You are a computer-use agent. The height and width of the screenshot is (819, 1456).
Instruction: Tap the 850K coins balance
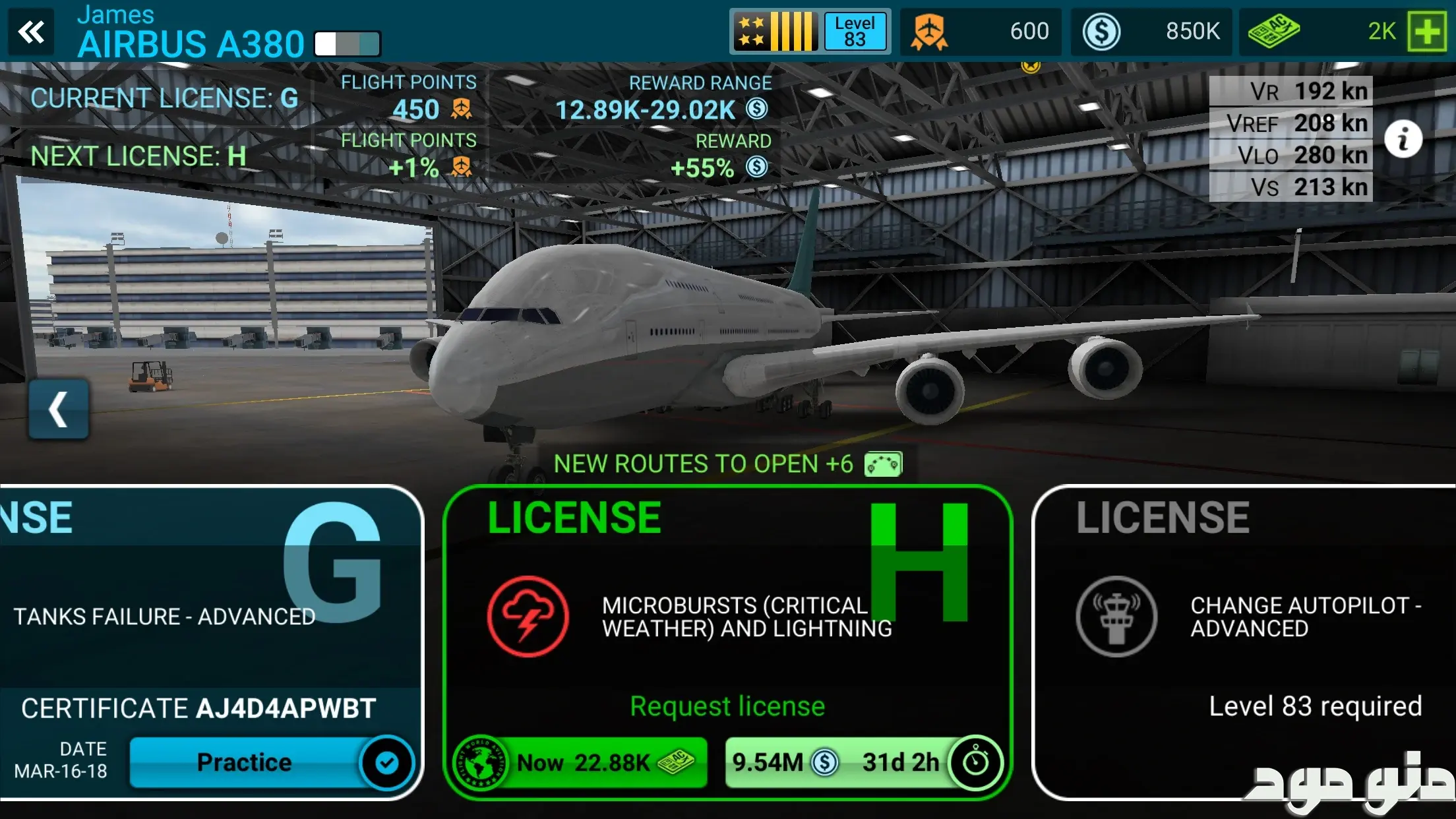coord(1151,31)
